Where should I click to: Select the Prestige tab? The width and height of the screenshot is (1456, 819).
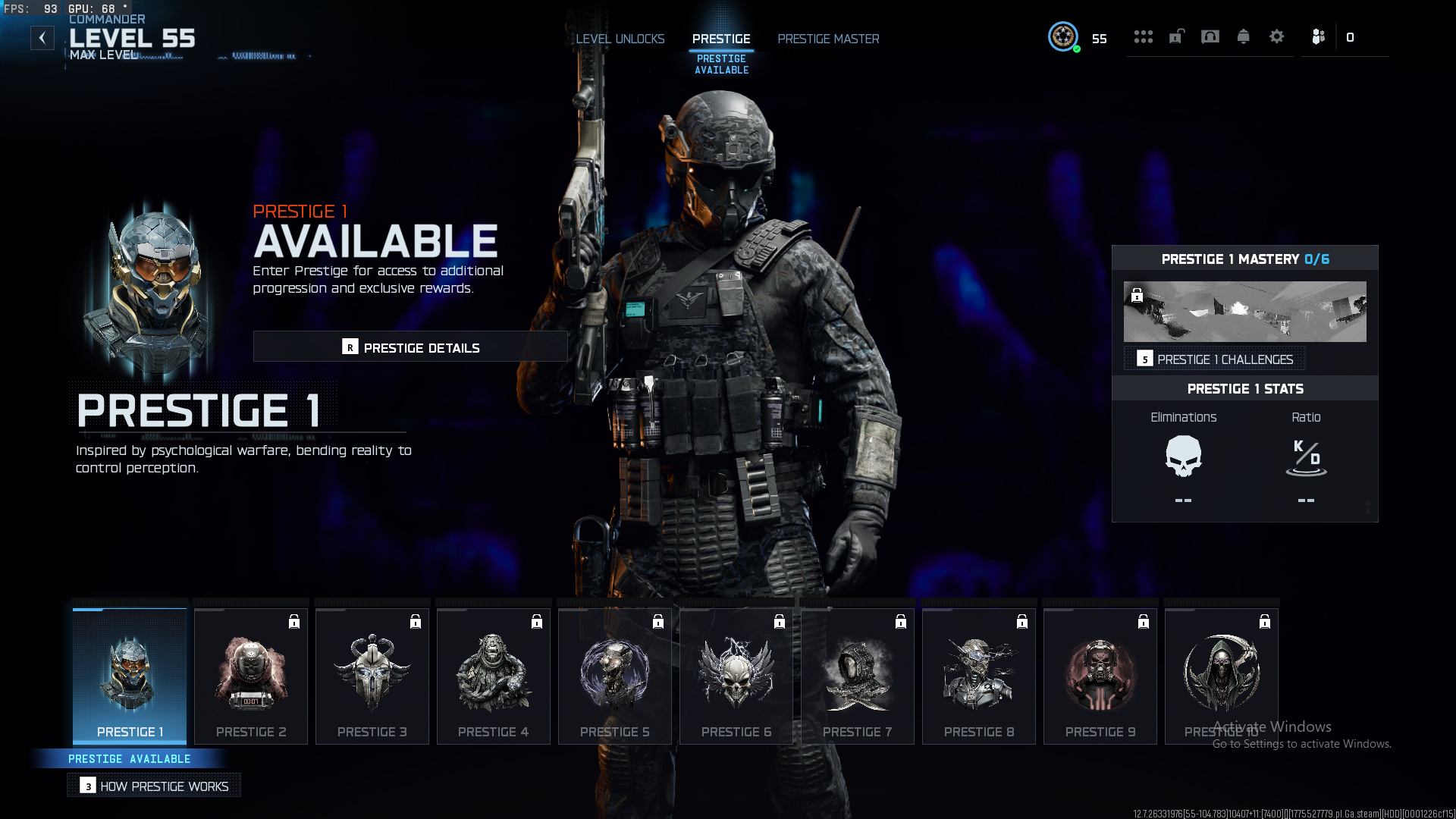point(721,39)
